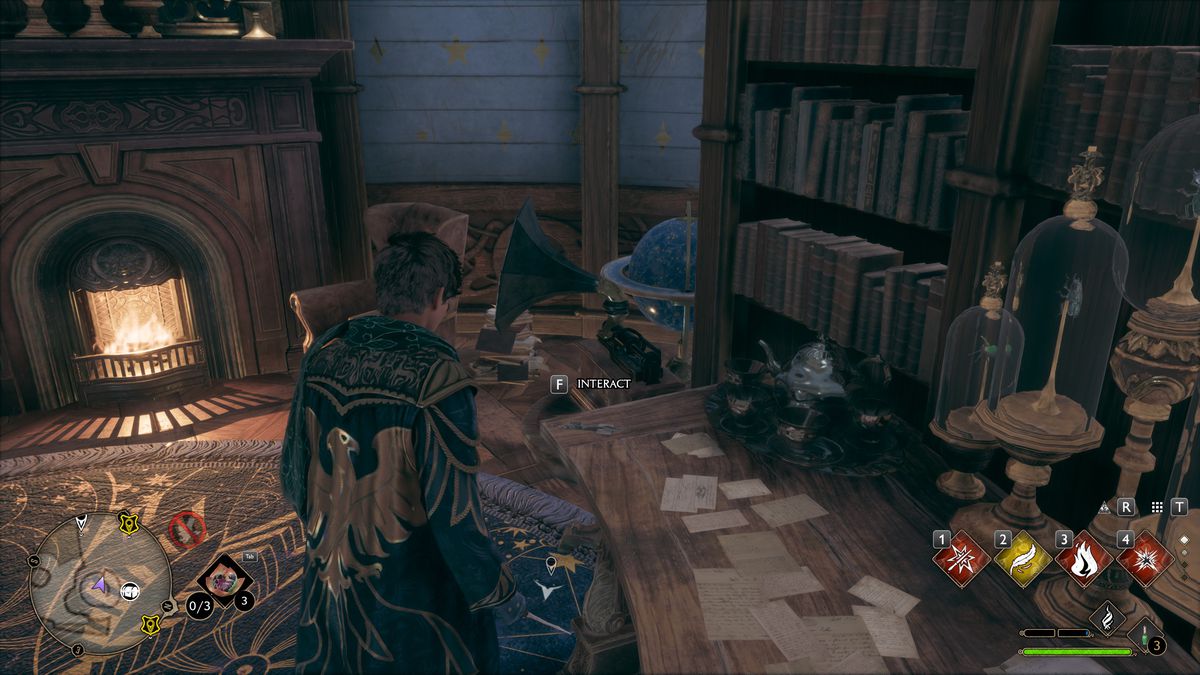Screen dimensions: 1200x675
Task: Open the spell set grid icon
Action: pos(1157,508)
